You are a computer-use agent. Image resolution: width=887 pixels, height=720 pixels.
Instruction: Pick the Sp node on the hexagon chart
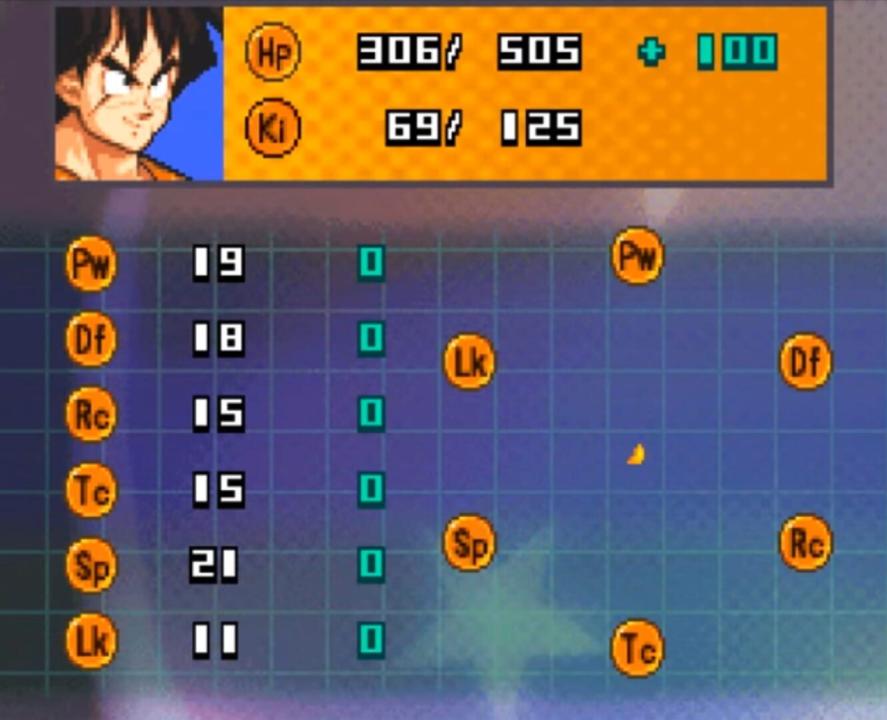[469, 543]
